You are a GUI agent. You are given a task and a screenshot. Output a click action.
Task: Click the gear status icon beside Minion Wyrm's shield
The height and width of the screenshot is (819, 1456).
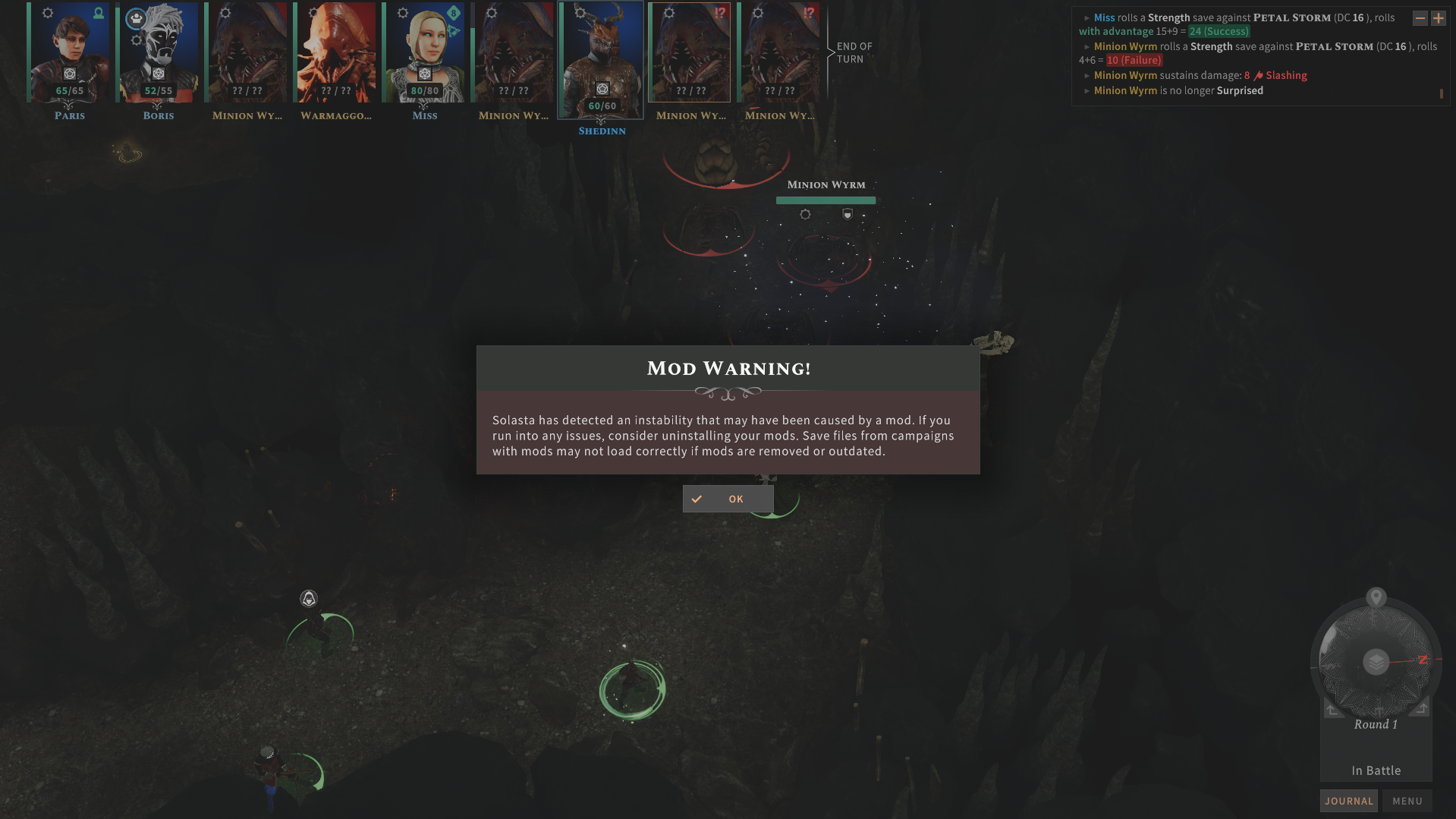804,214
